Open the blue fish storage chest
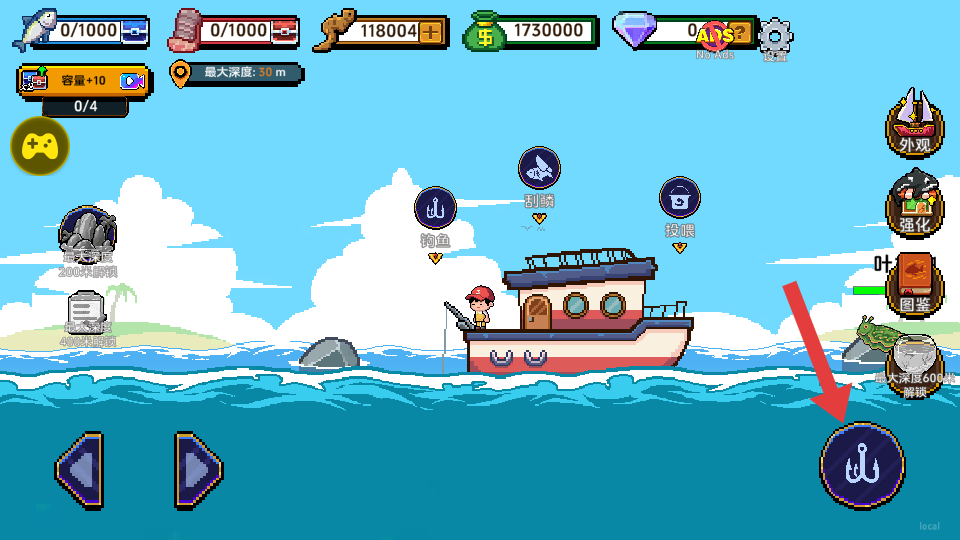The image size is (960, 540). tap(134, 32)
